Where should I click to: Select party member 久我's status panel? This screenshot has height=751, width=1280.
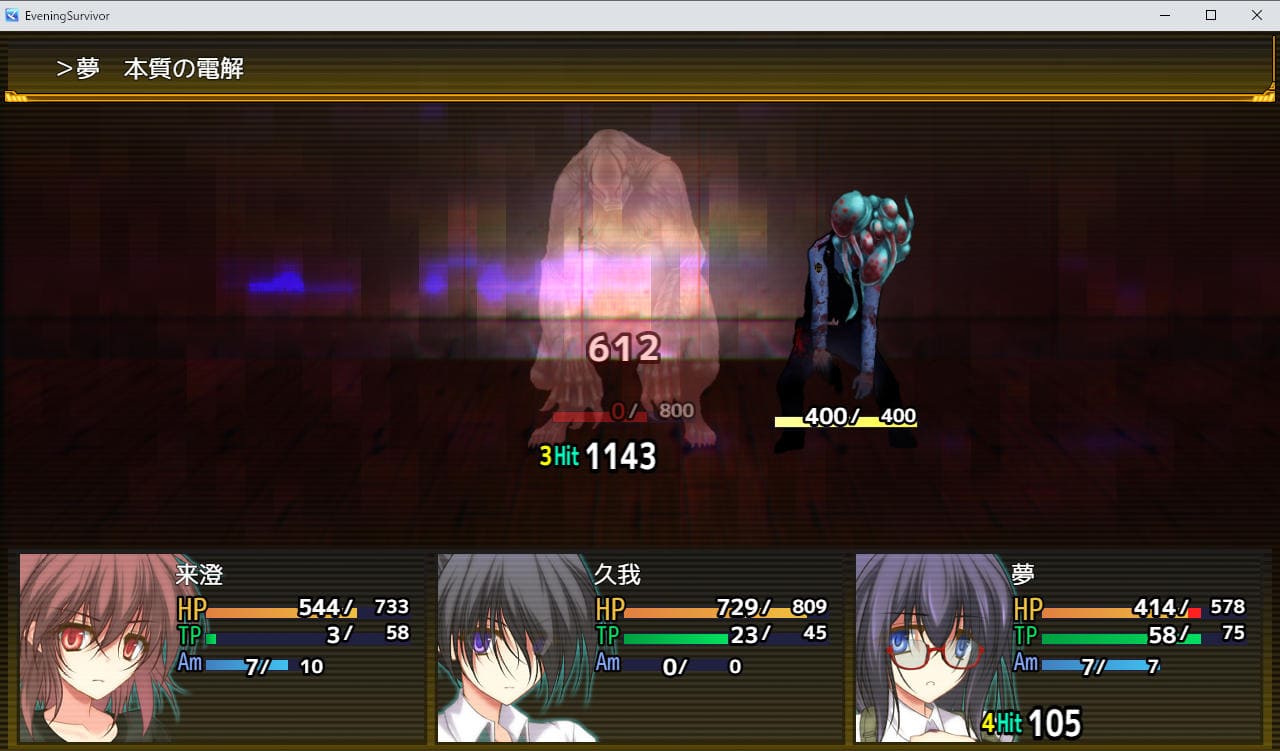640,648
